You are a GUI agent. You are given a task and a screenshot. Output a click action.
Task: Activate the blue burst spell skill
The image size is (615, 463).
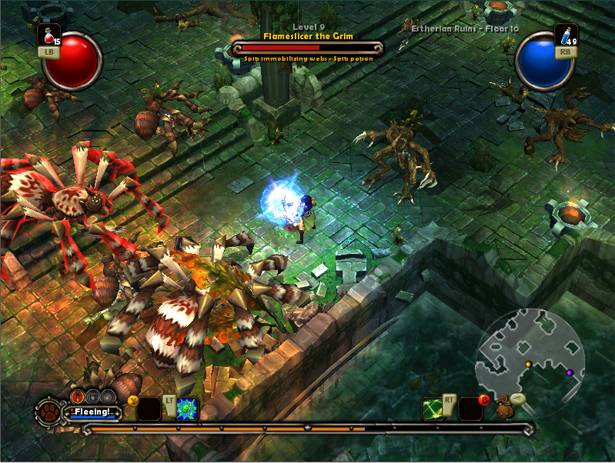pos(187,409)
